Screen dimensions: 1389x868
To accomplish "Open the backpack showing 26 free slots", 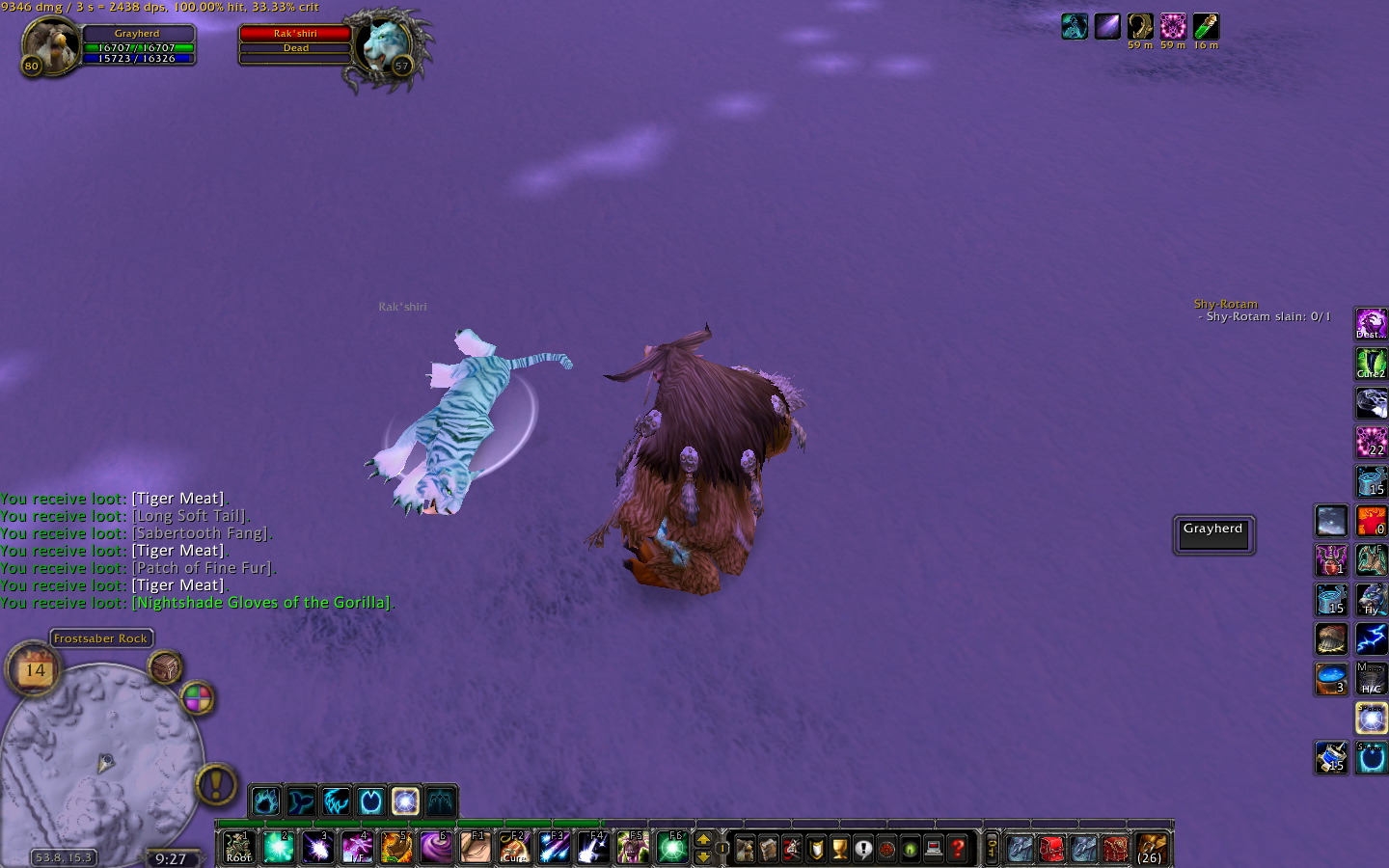I will [x=1149, y=849].
